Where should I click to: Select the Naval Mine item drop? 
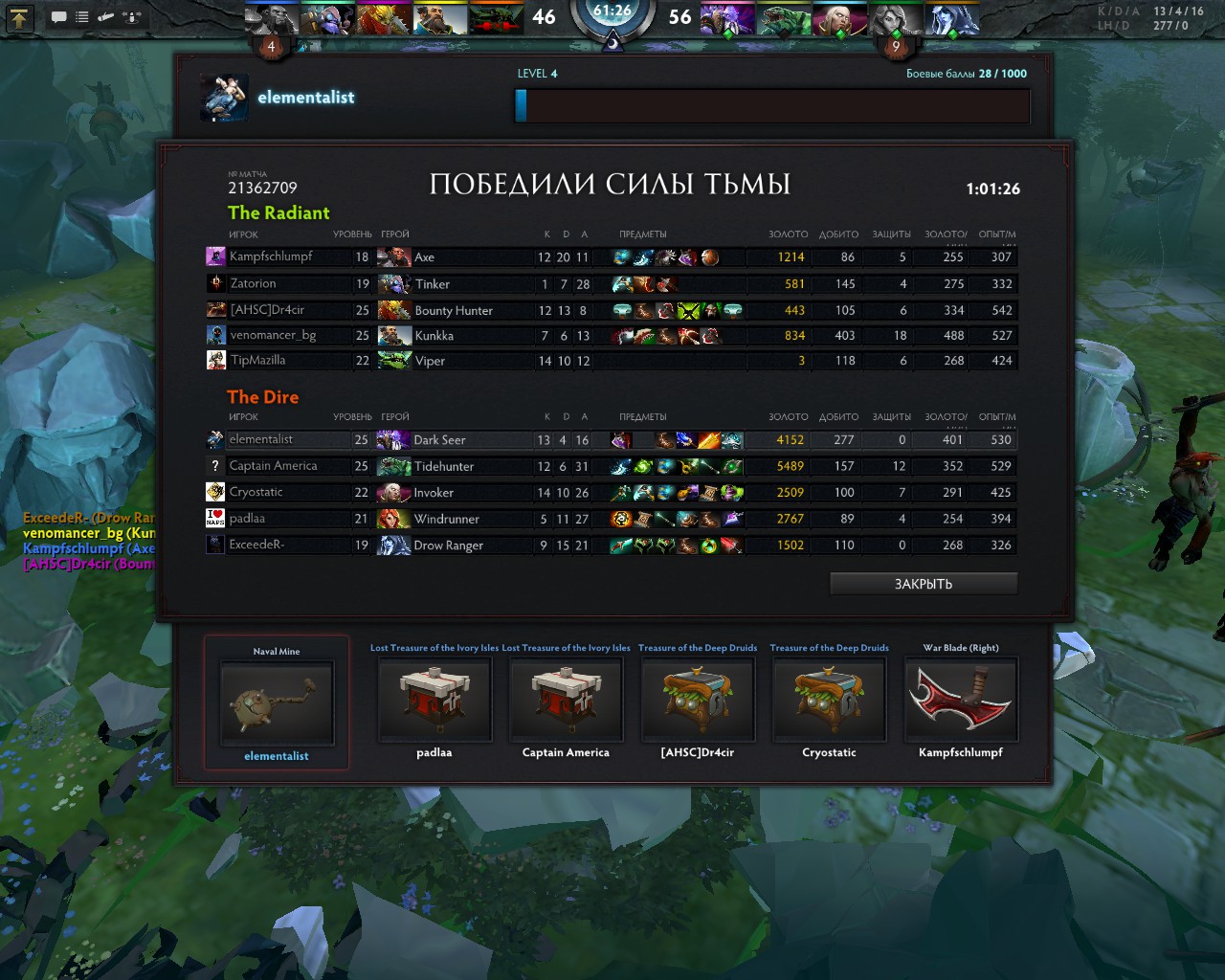pos(277,702)
